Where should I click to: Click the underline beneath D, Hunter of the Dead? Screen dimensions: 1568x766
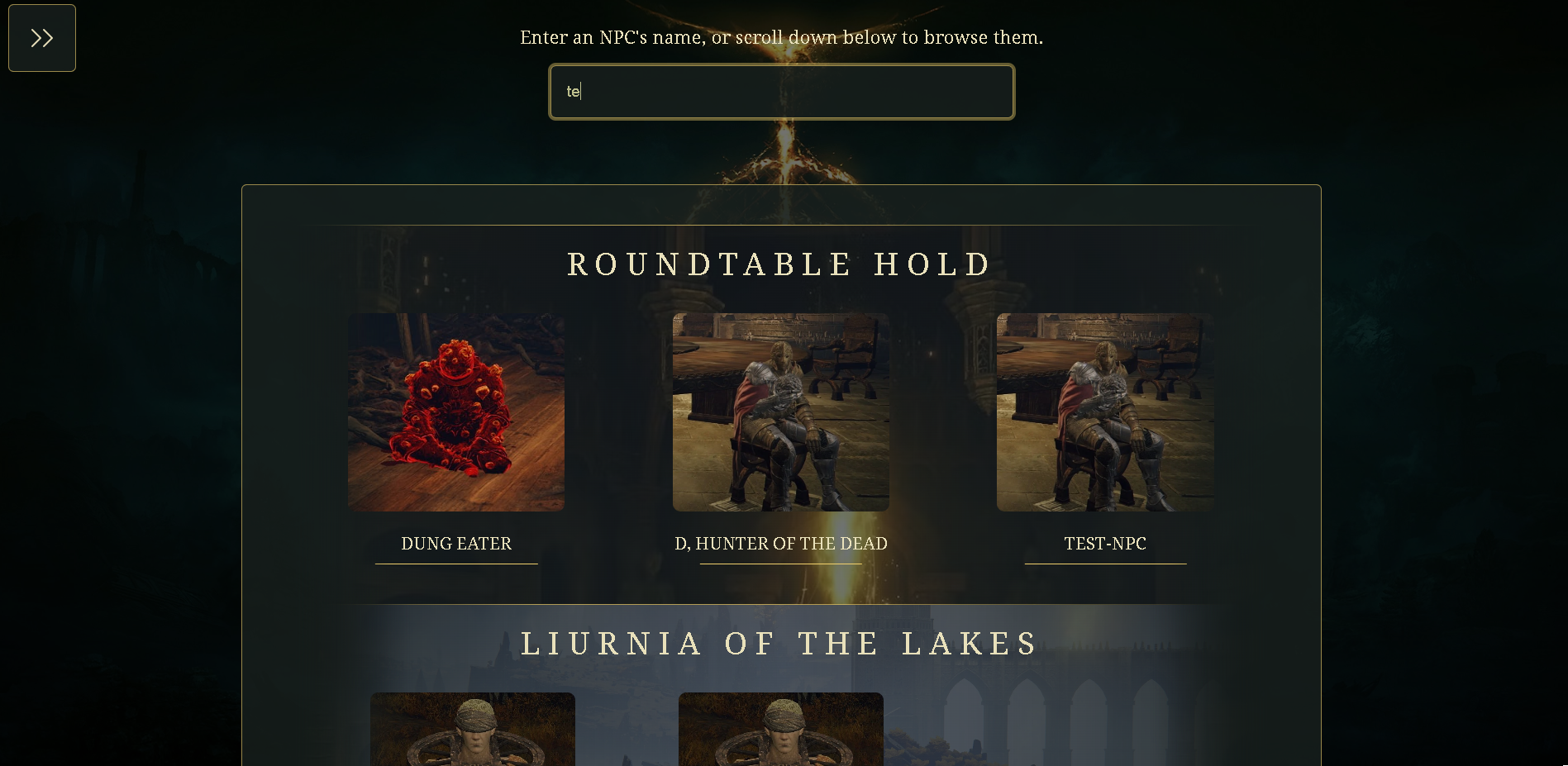pos(780,563)
